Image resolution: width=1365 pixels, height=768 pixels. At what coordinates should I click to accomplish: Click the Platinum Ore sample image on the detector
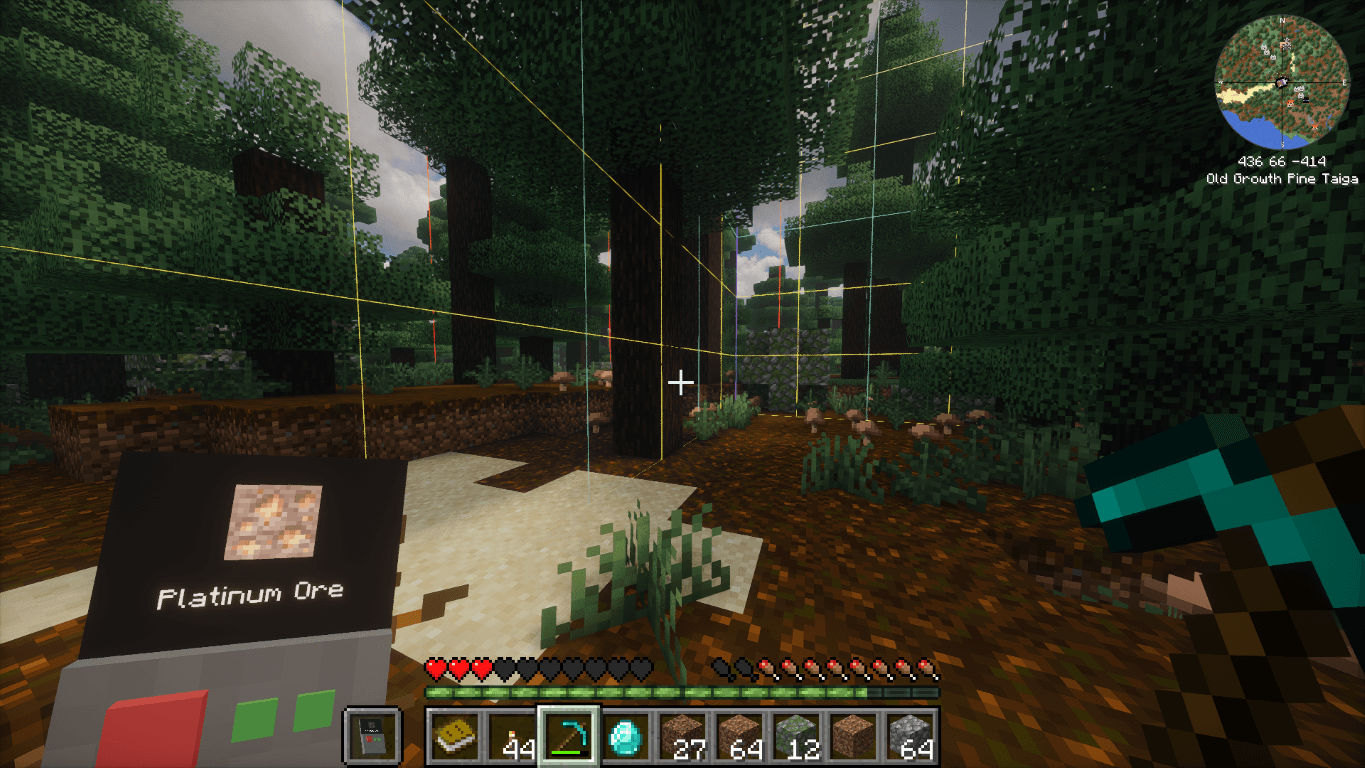point(272,519)
